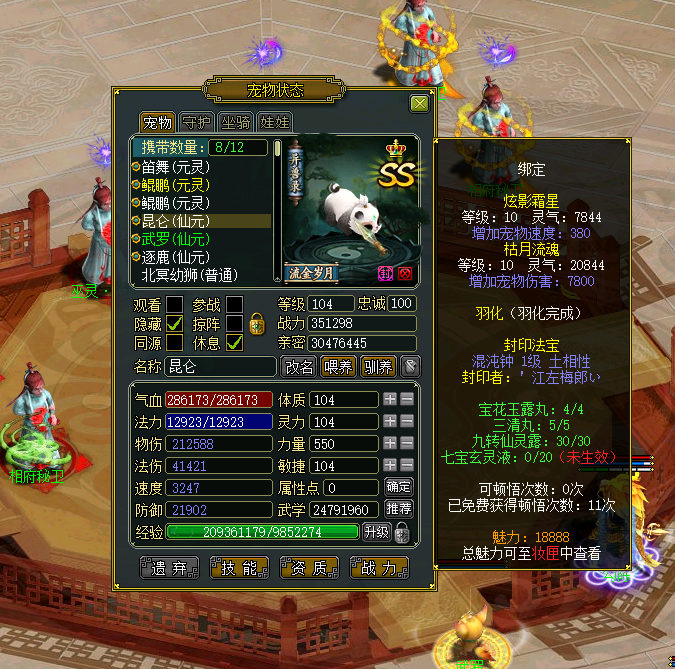Add a point to 力量 with plus

[x=390, y=443]
